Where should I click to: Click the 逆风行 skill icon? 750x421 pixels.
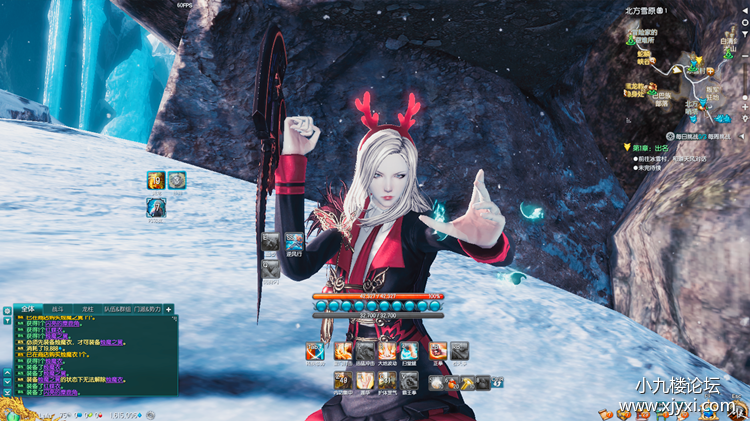(x=295, y=241)
